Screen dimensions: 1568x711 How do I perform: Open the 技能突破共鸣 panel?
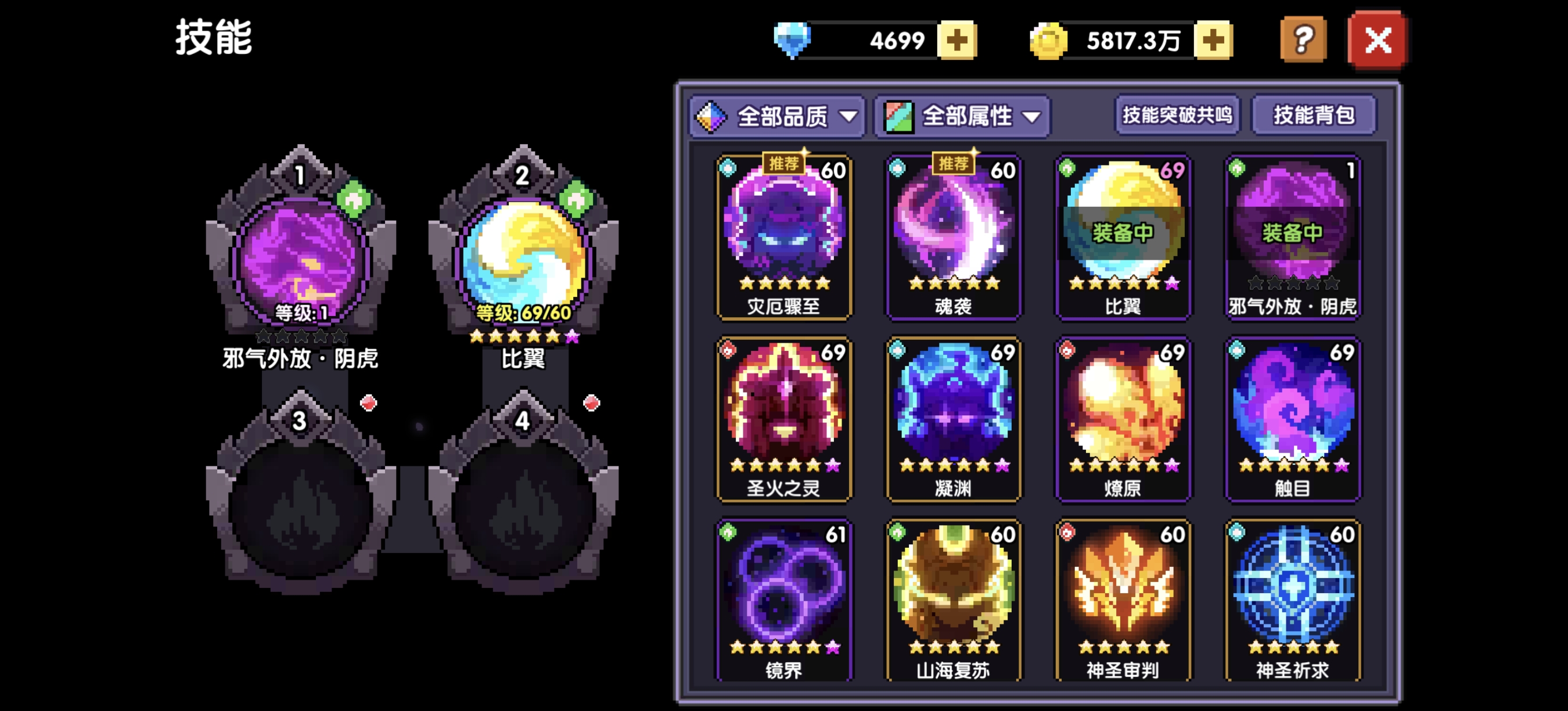(1177, 114)
